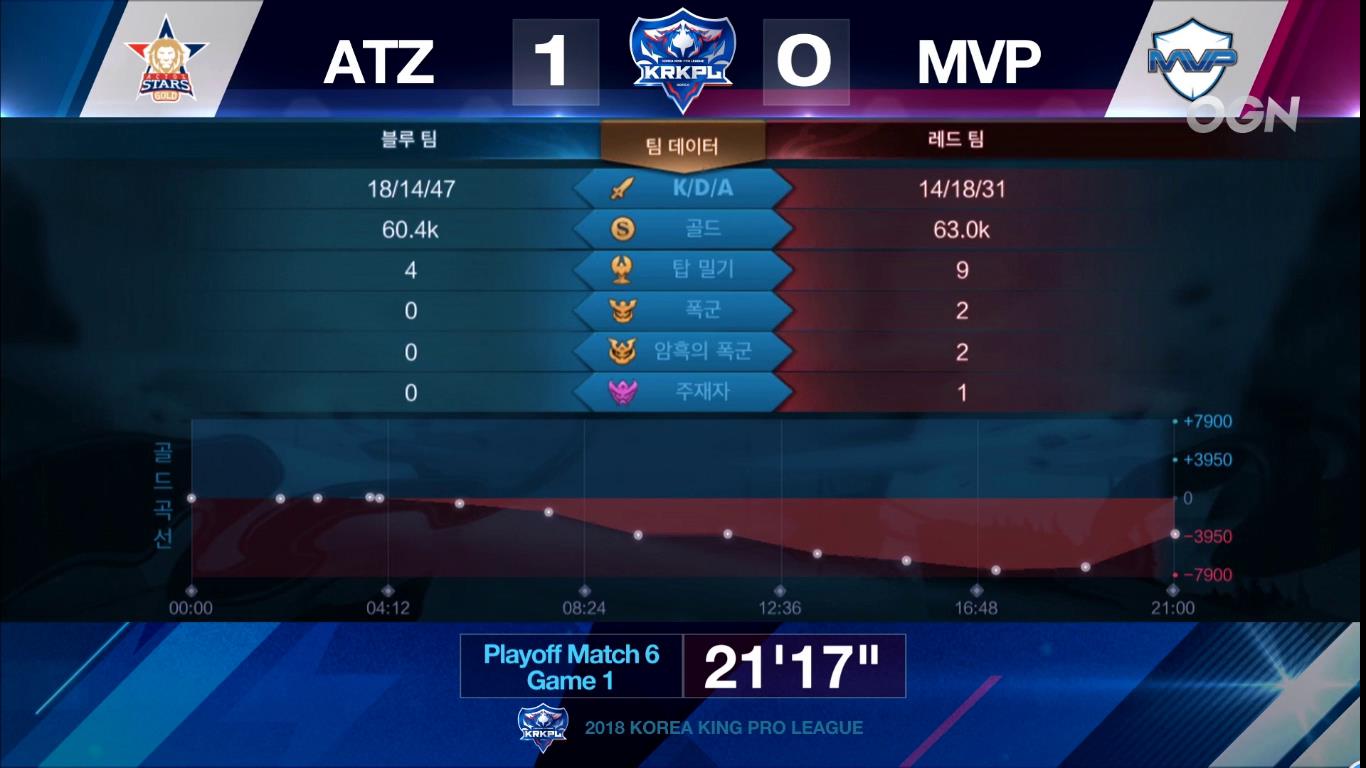1366x768 pixels.
Task: Switch to the 팀 데이터 tab
Action: click(x=683, y=142)
